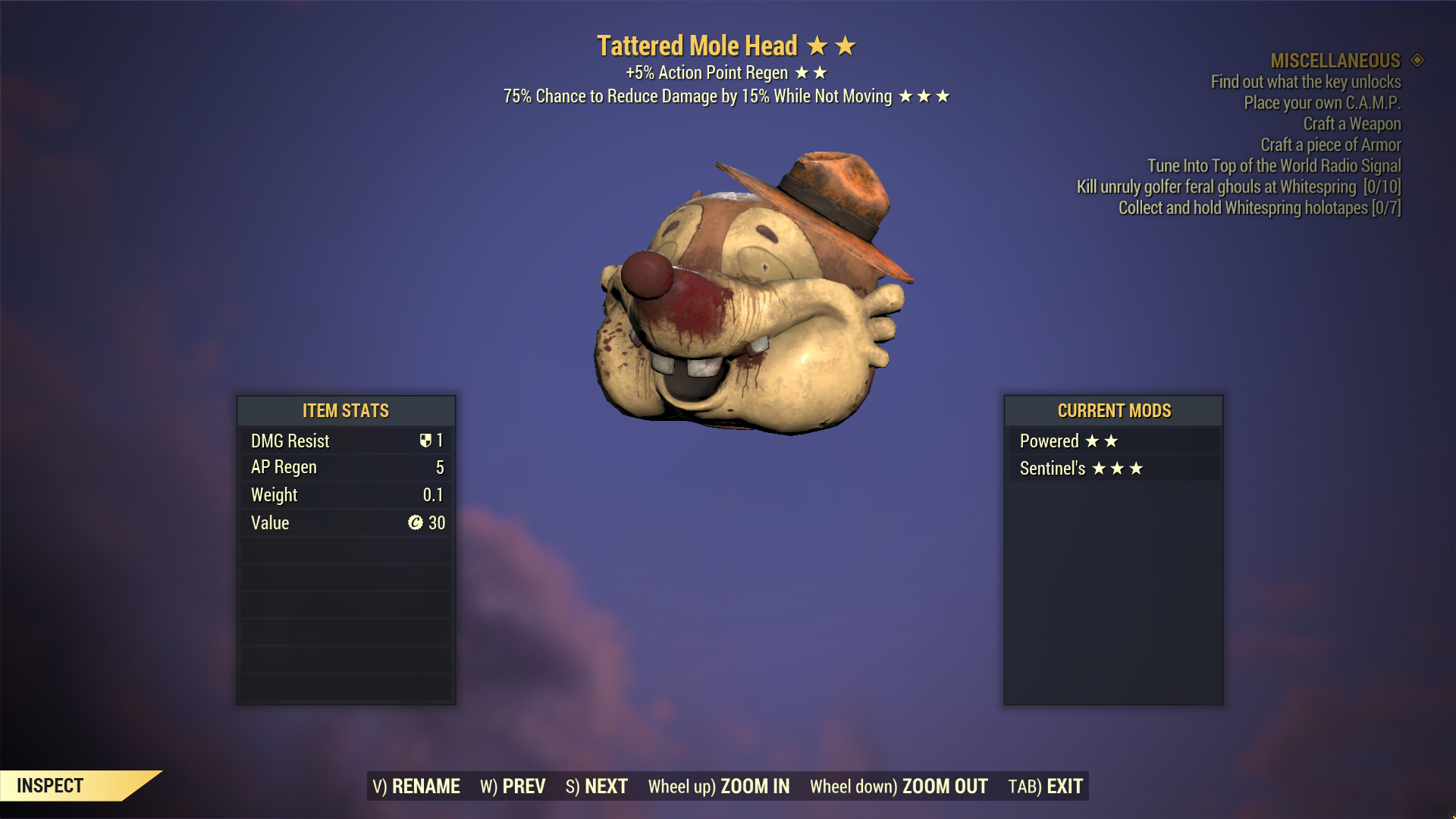Show the NEXT item
1456x819 pixels.
[x=597, y=786]
